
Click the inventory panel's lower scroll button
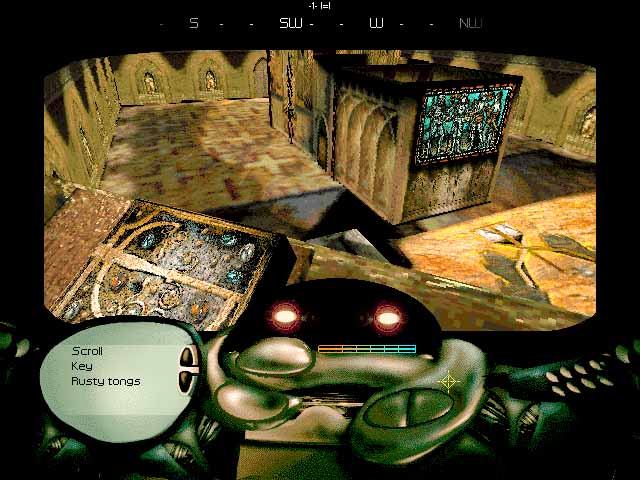(x=185, y=381)
